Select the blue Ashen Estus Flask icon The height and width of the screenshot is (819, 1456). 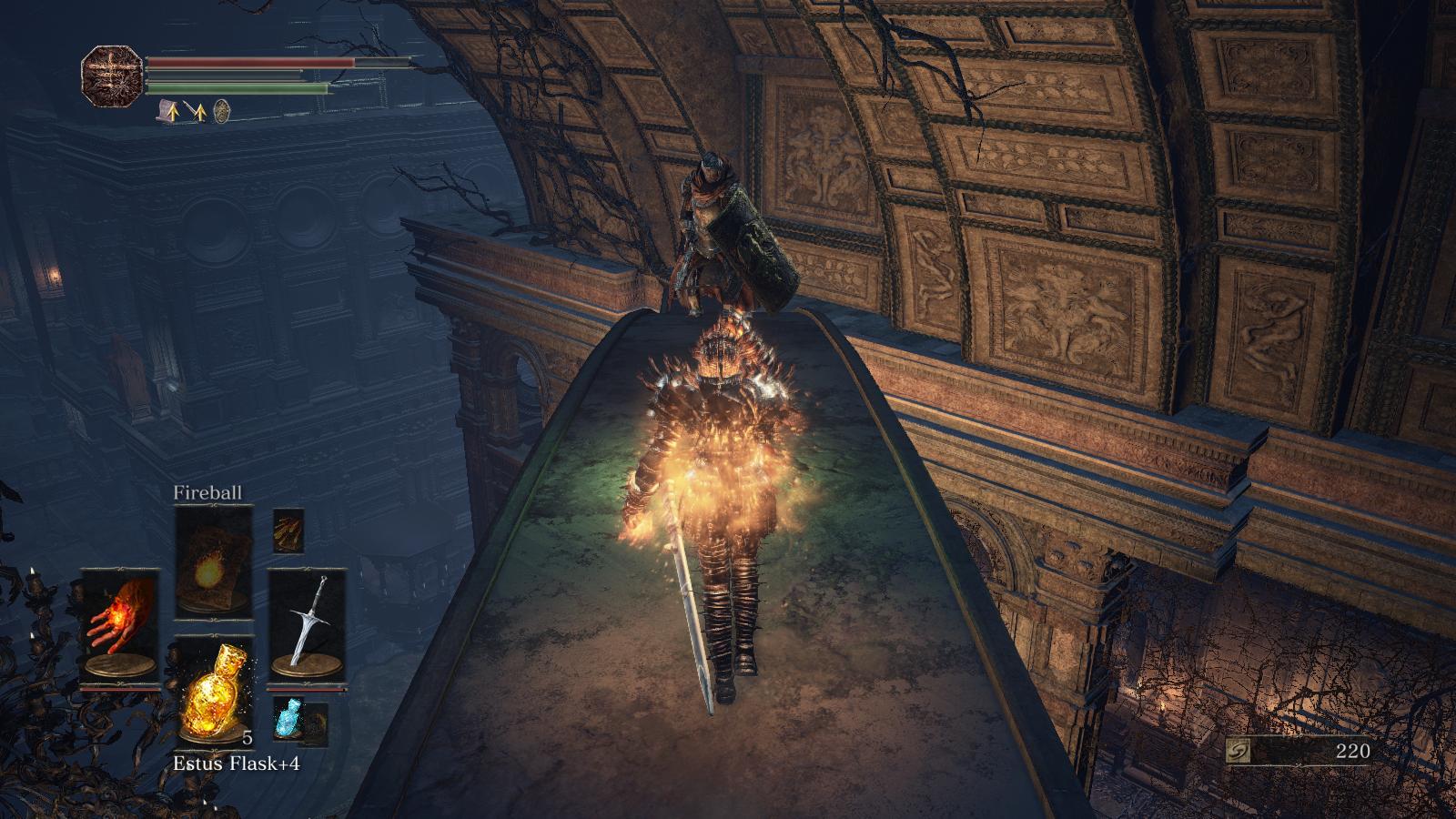(x=288, y=717)
